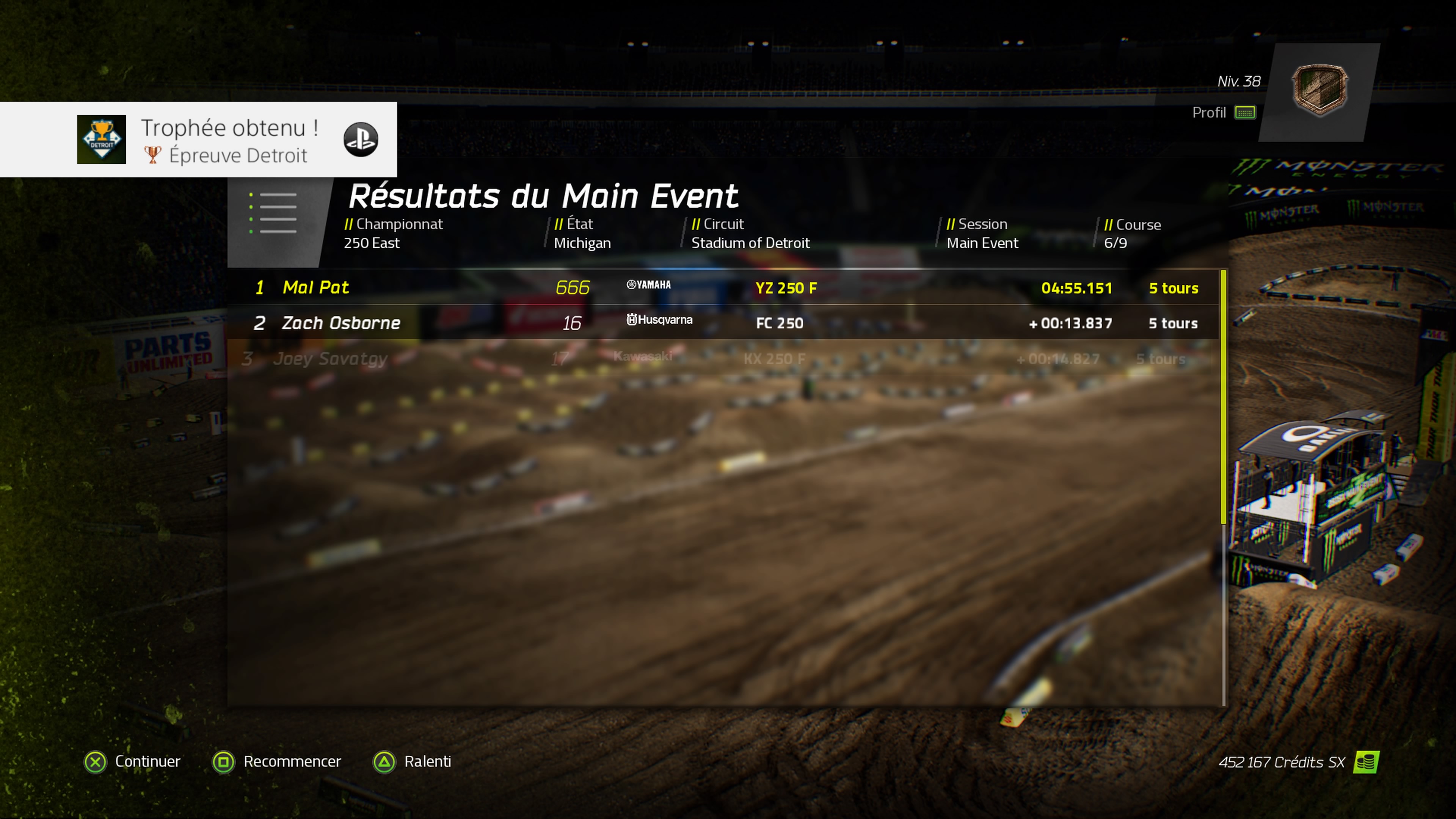Select Mal Pat's first place result row
This screenshot has width=1456, height=819.
tap(723, 288)
